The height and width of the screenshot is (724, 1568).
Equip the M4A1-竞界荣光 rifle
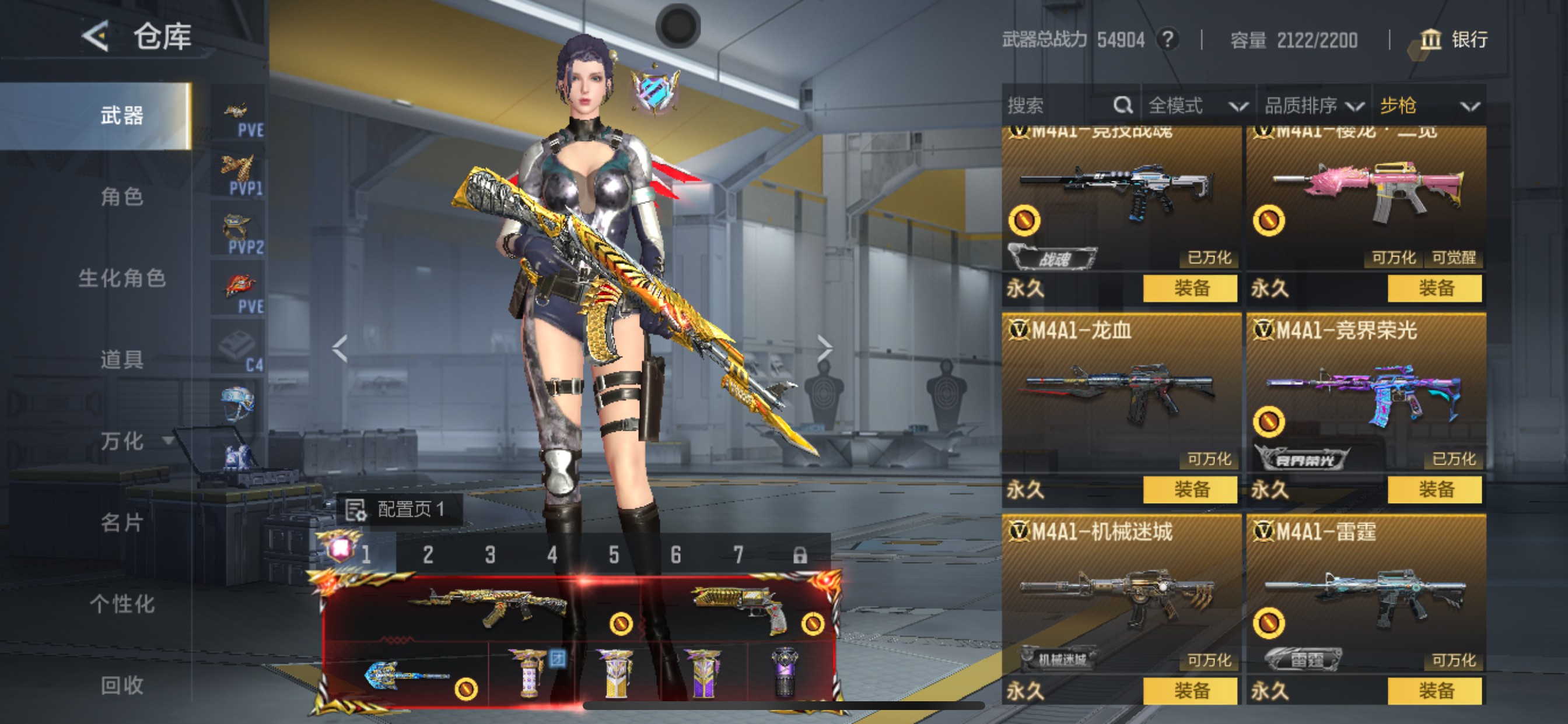tap(1434, 490)
